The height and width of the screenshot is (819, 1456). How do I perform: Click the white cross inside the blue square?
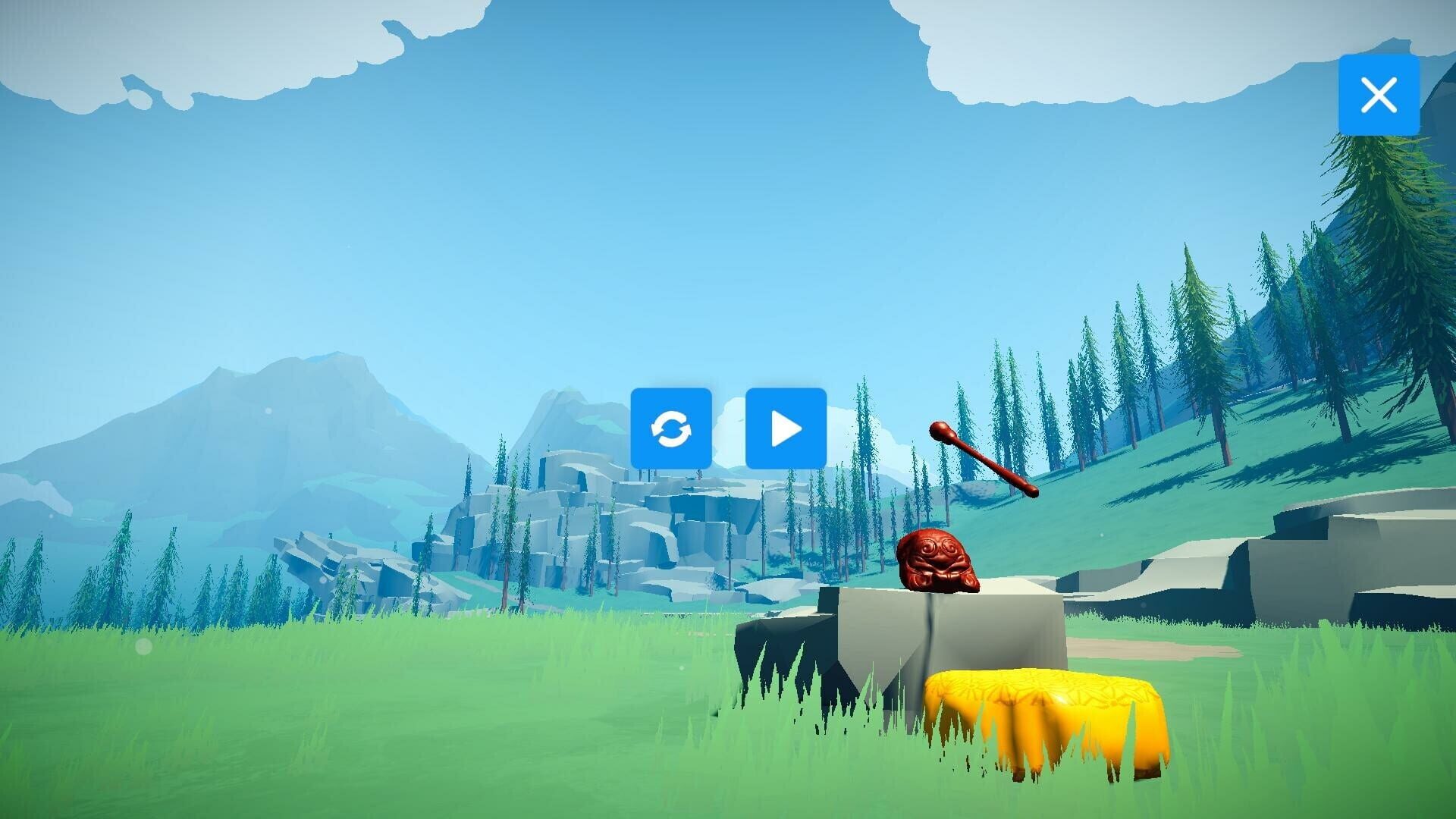tap(1379, 94)
